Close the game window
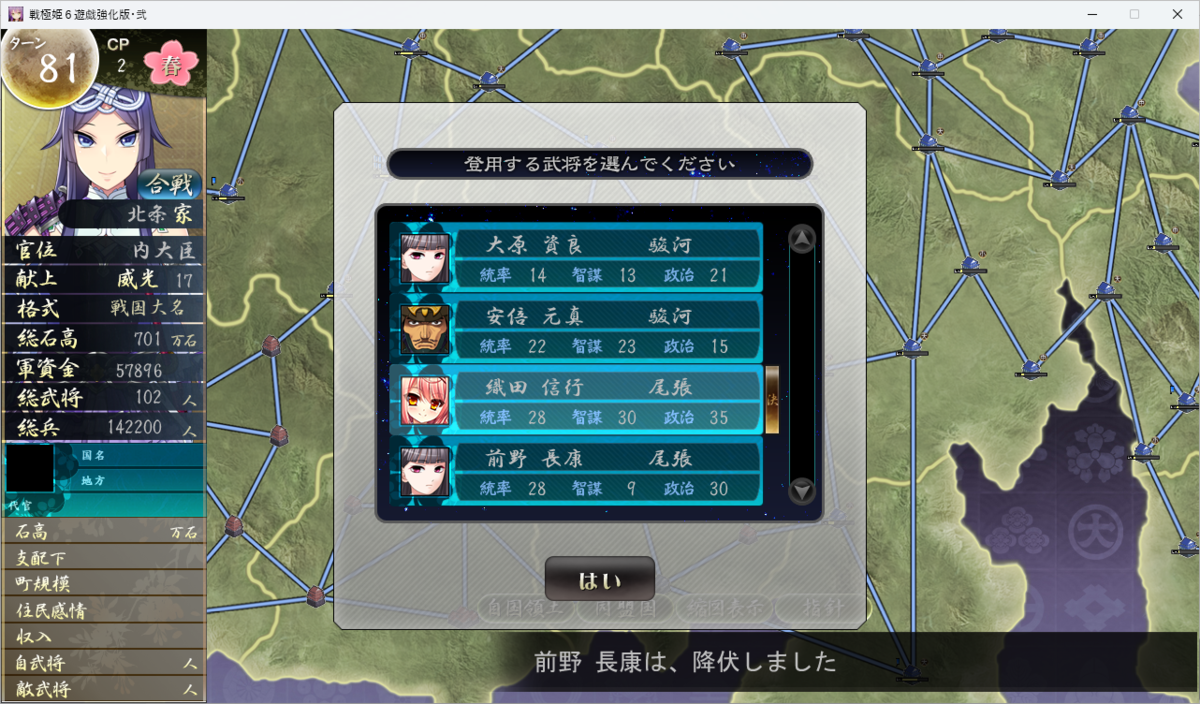 pyautogui.click(x=1177, y=14)
